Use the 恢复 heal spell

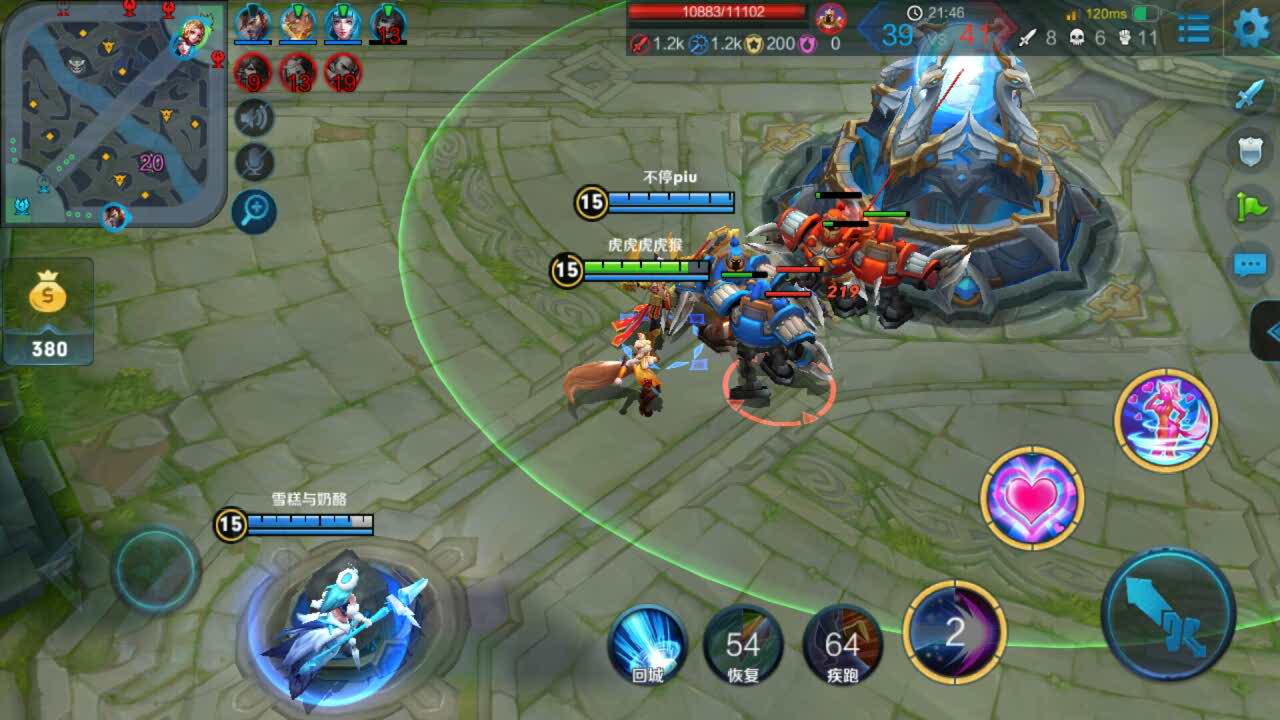743,645
